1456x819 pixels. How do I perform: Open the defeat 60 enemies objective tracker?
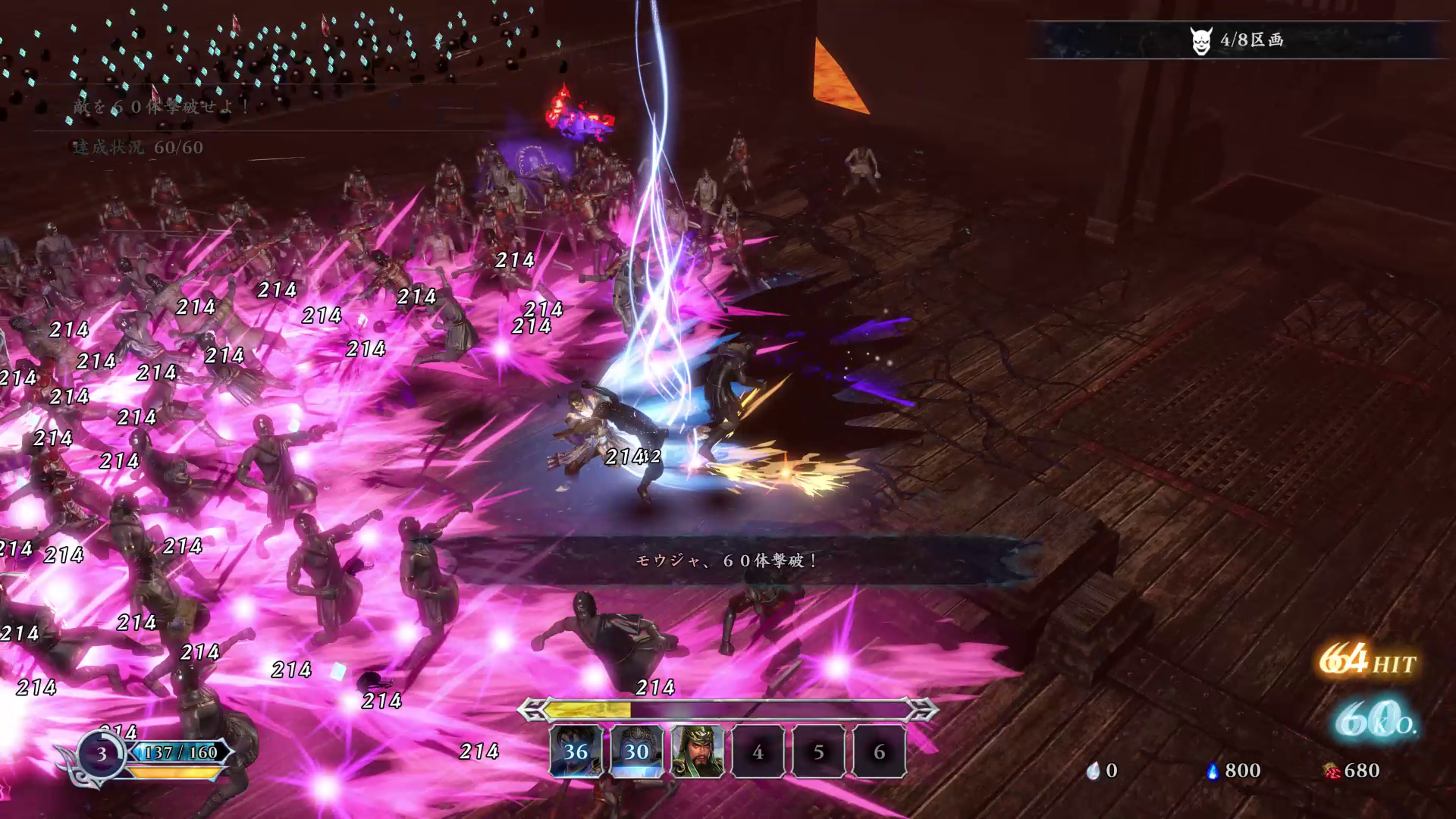click(x=161, y=107)
